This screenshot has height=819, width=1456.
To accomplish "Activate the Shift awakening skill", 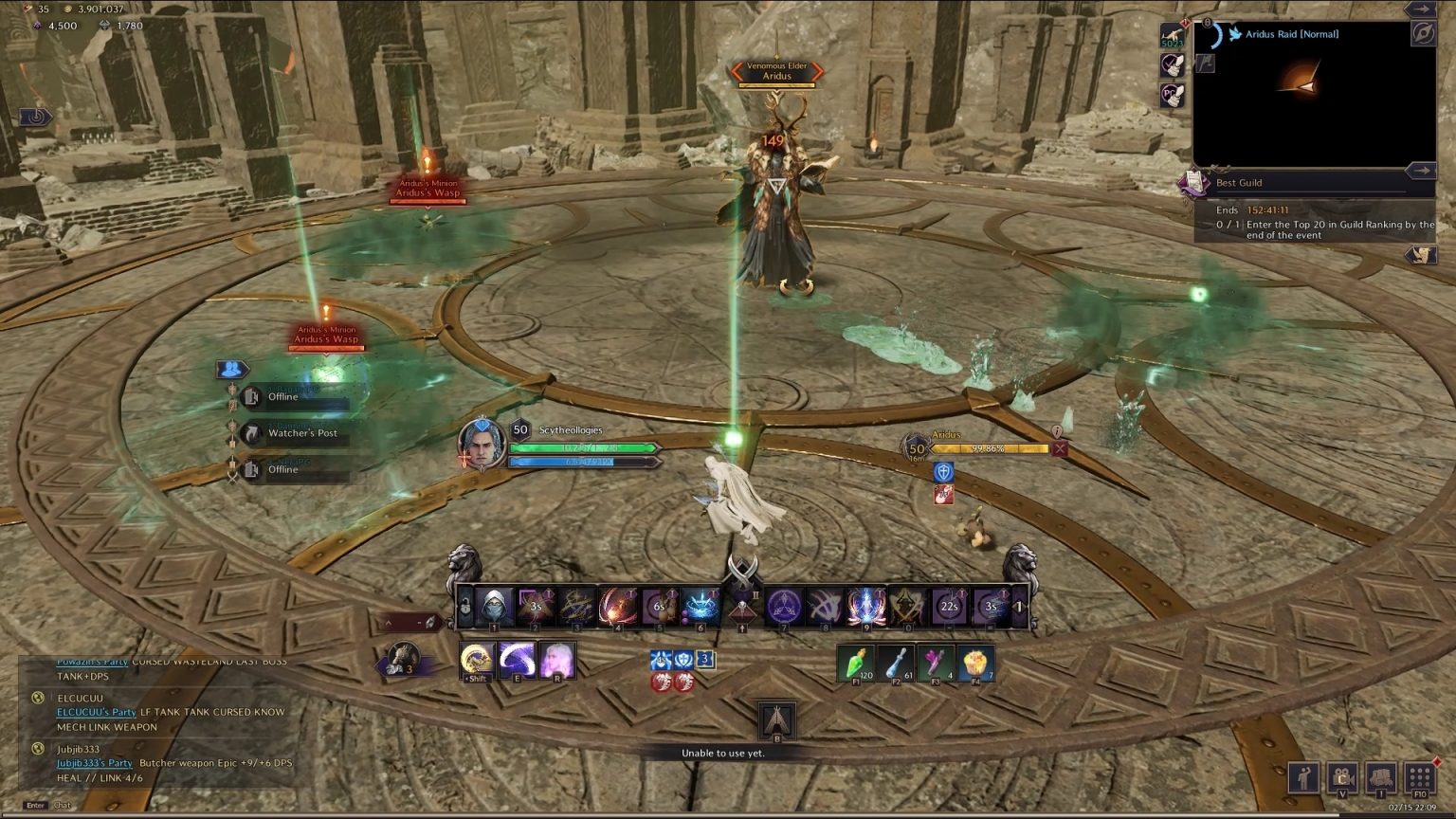I will click(x=477, y=659).
